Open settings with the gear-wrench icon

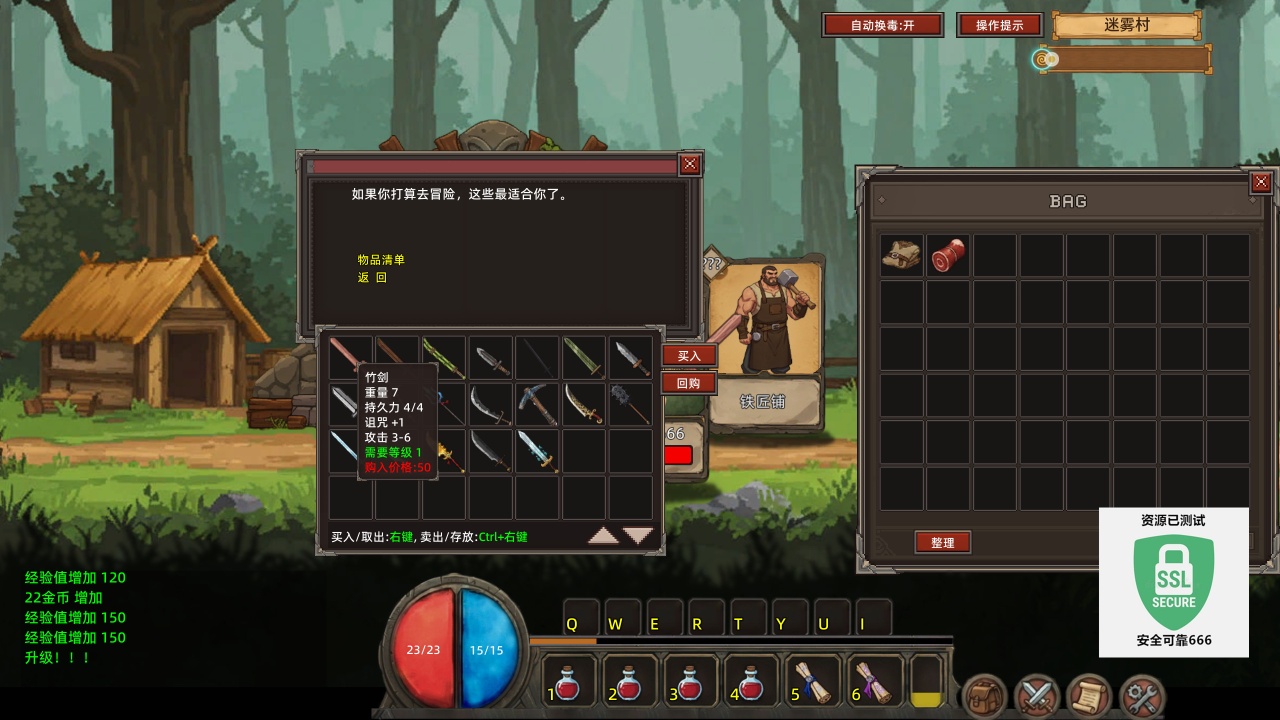coord(1142,696)
